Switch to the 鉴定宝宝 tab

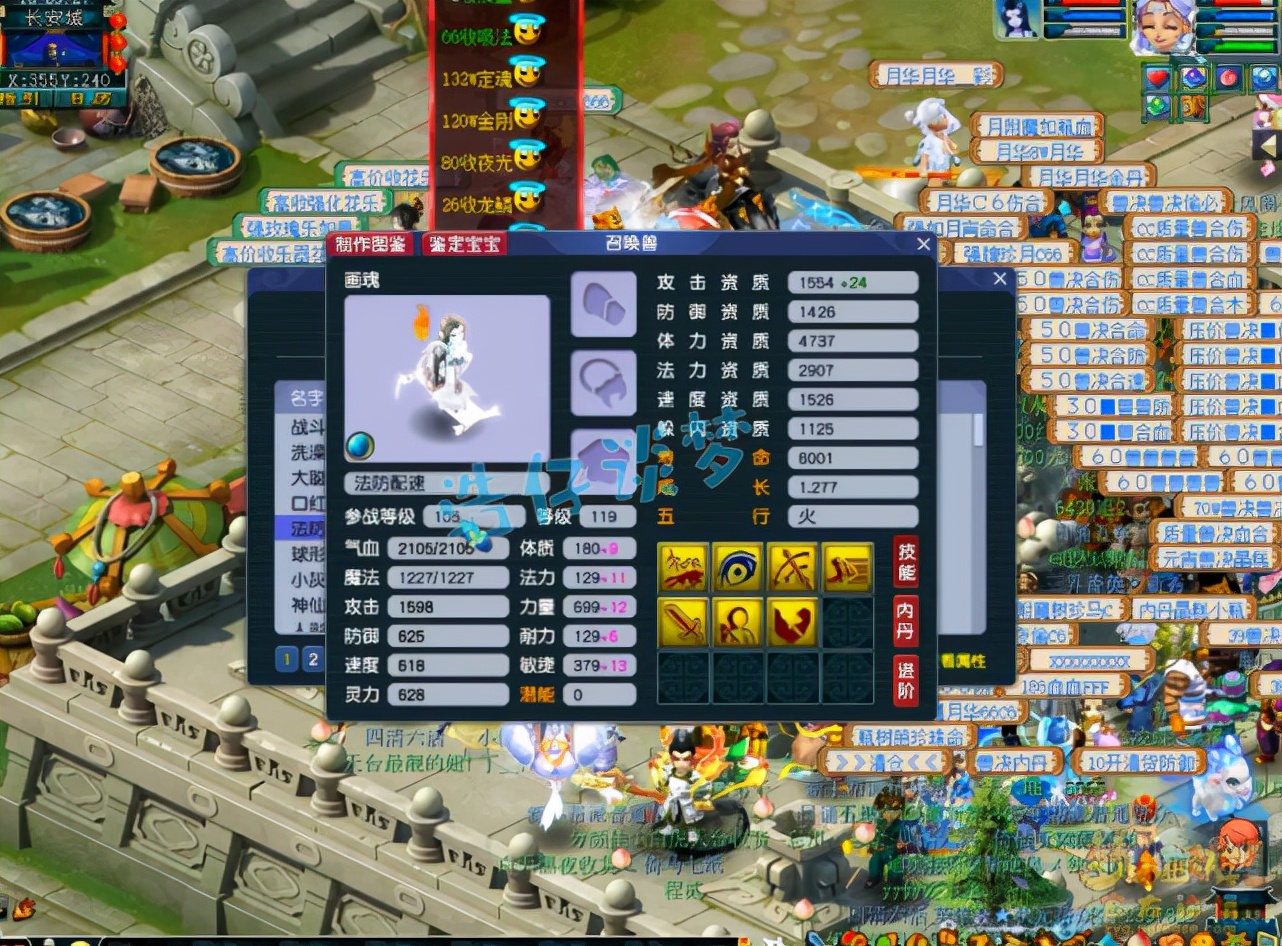(463, 245)
